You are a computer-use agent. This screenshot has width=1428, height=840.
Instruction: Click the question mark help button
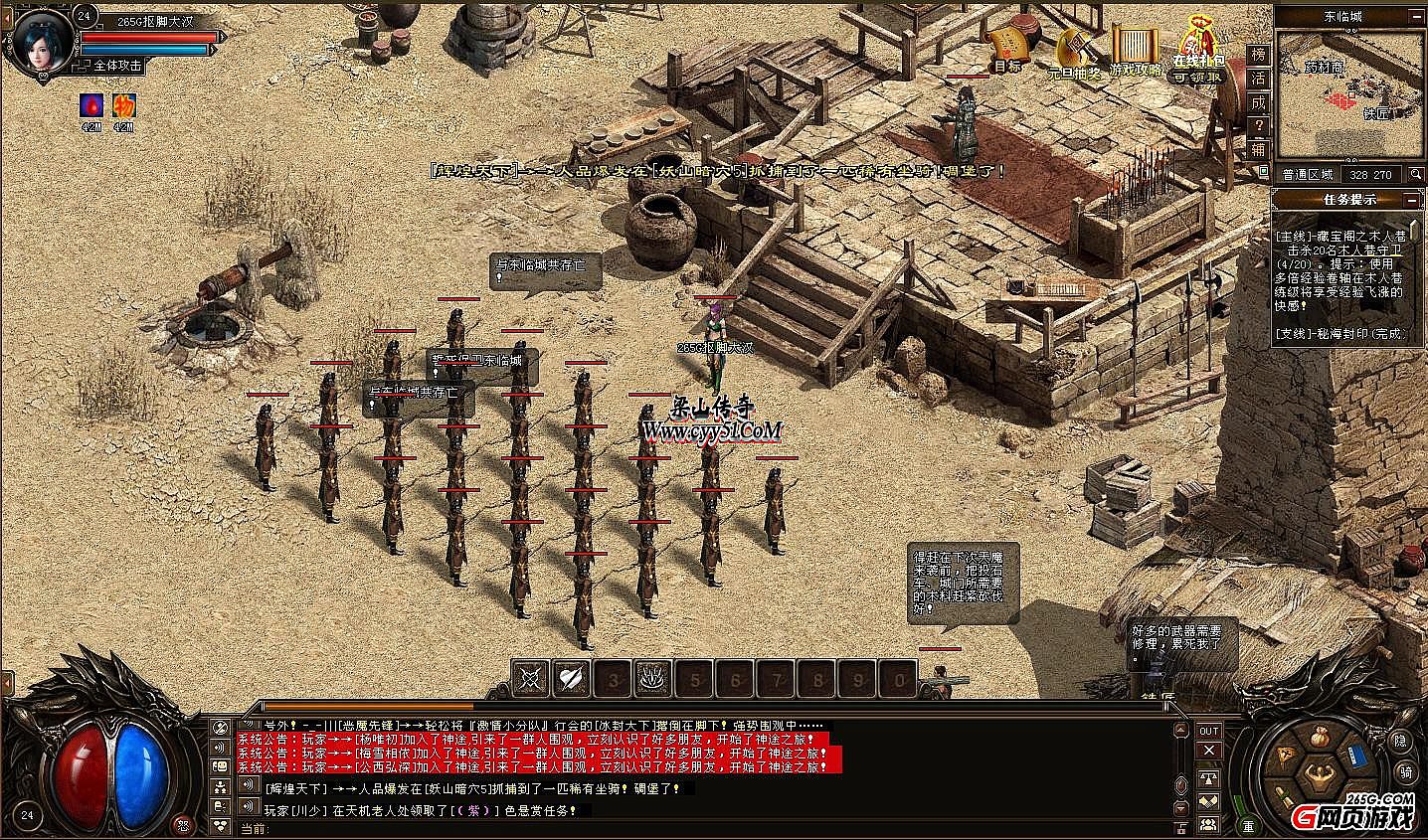click(1258, 126)
